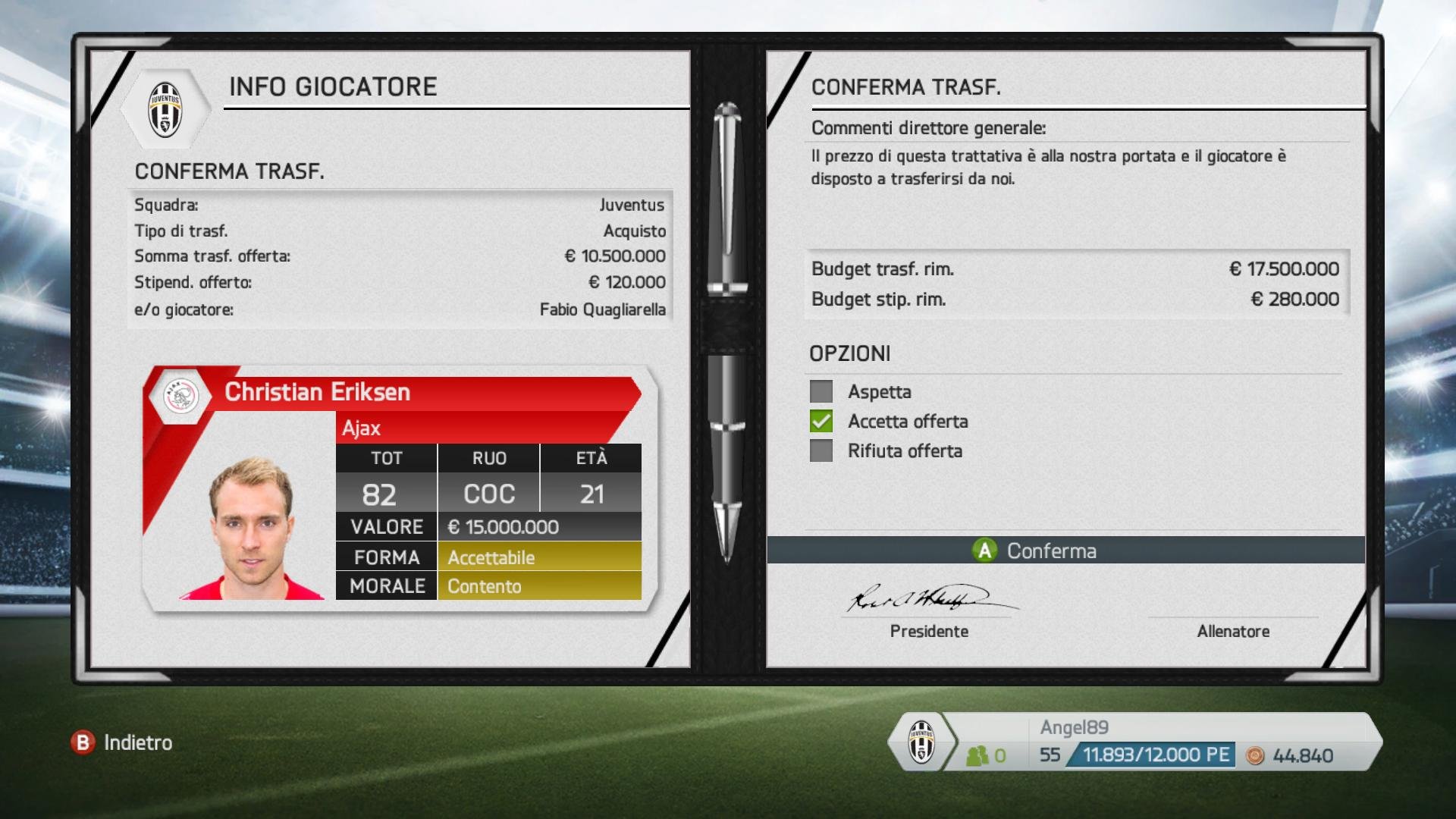Tick the Accetta offerta checkbox
This screenshot has width=1456, height=819.
(821, 422)
